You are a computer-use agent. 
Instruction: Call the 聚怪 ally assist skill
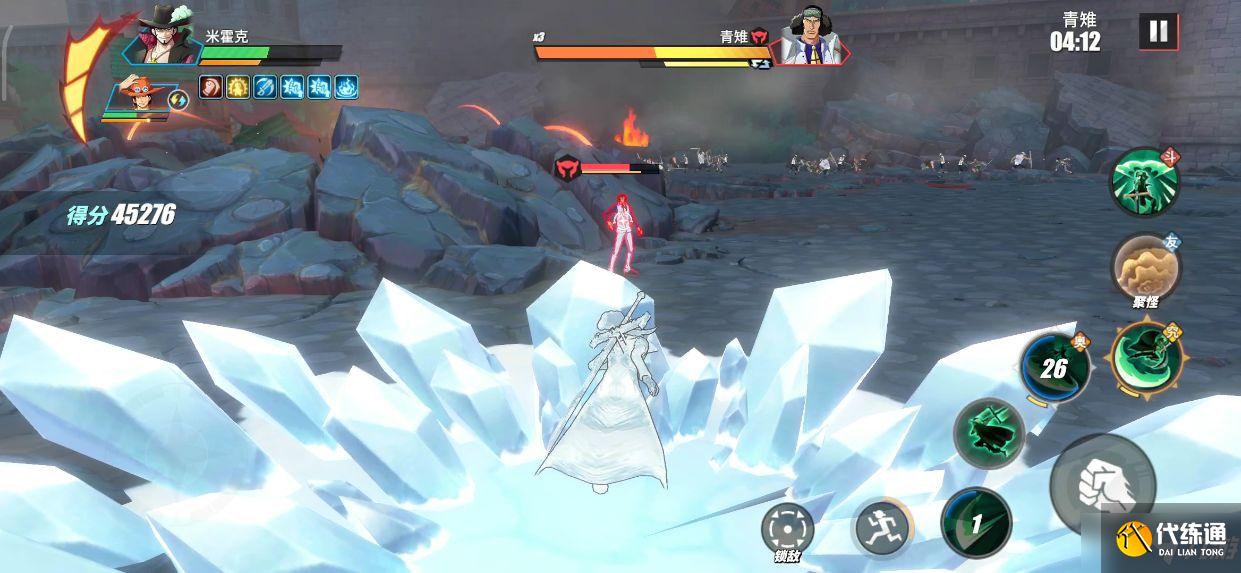tap(1145, 266)
